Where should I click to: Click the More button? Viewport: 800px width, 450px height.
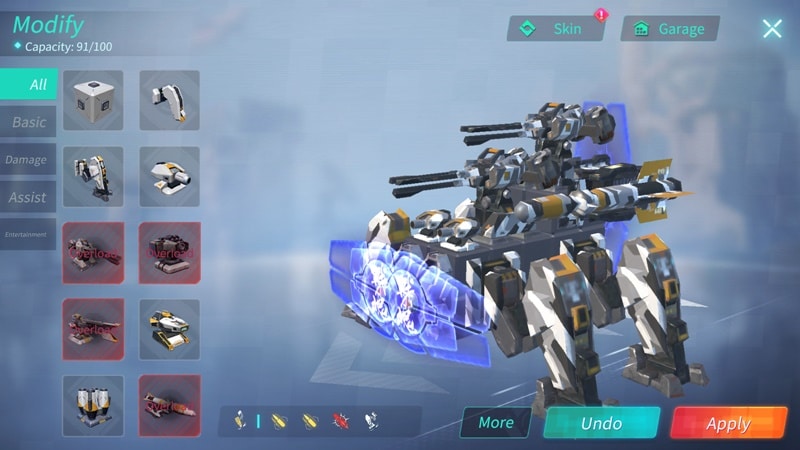click(496, 422)
